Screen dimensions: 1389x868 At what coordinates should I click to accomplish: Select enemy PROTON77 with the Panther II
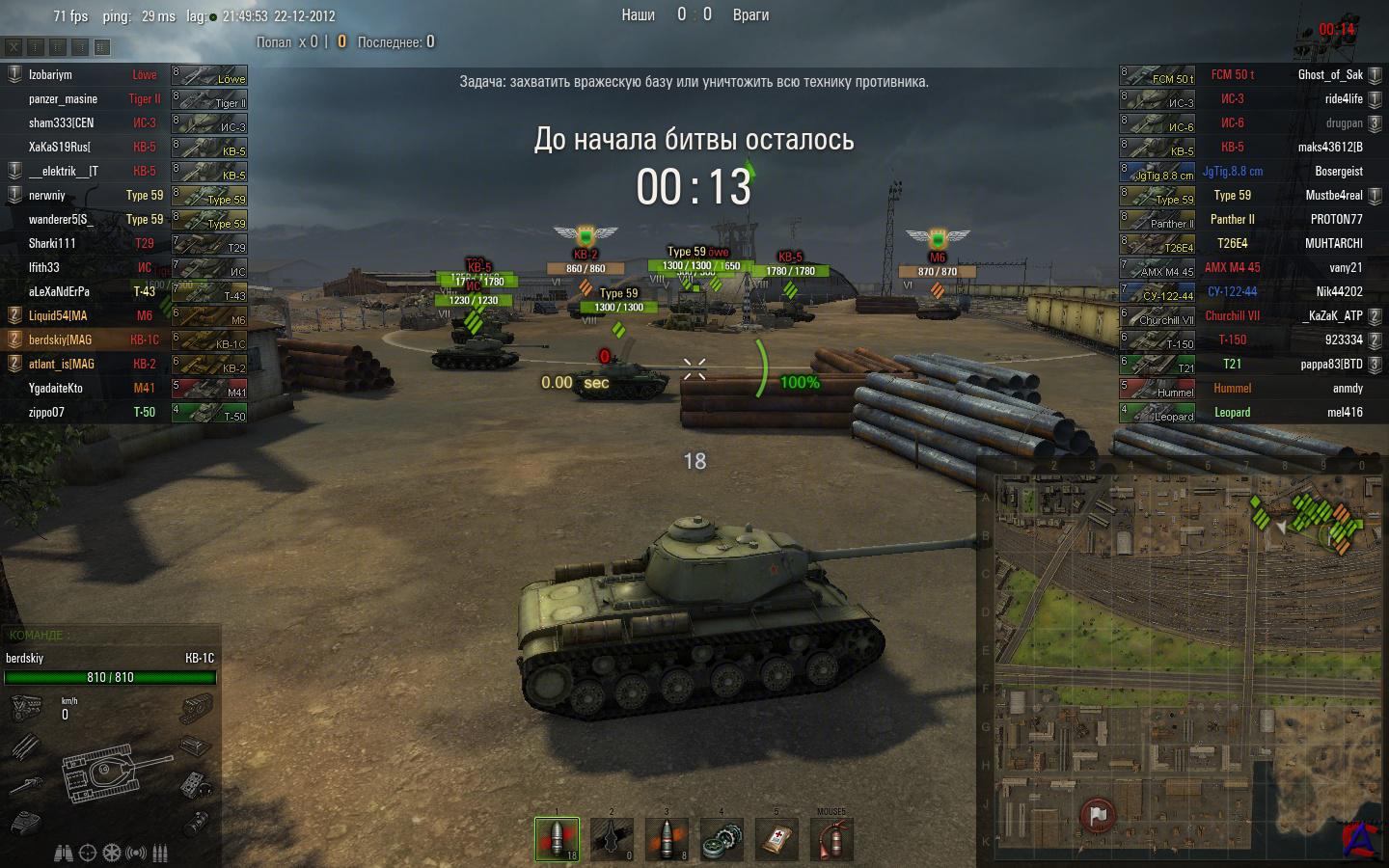(1336, 219)
